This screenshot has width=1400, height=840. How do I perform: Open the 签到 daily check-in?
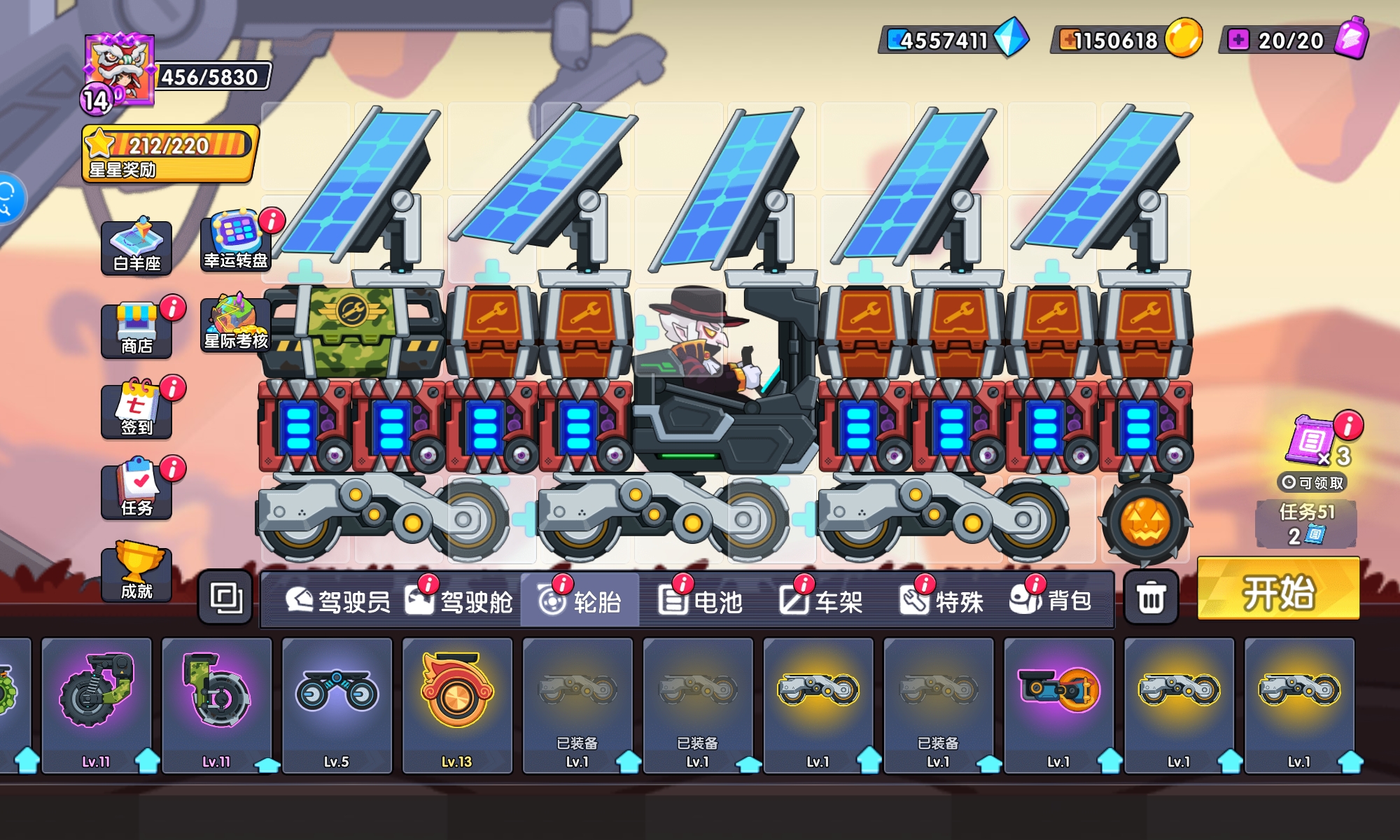[136, 411]
